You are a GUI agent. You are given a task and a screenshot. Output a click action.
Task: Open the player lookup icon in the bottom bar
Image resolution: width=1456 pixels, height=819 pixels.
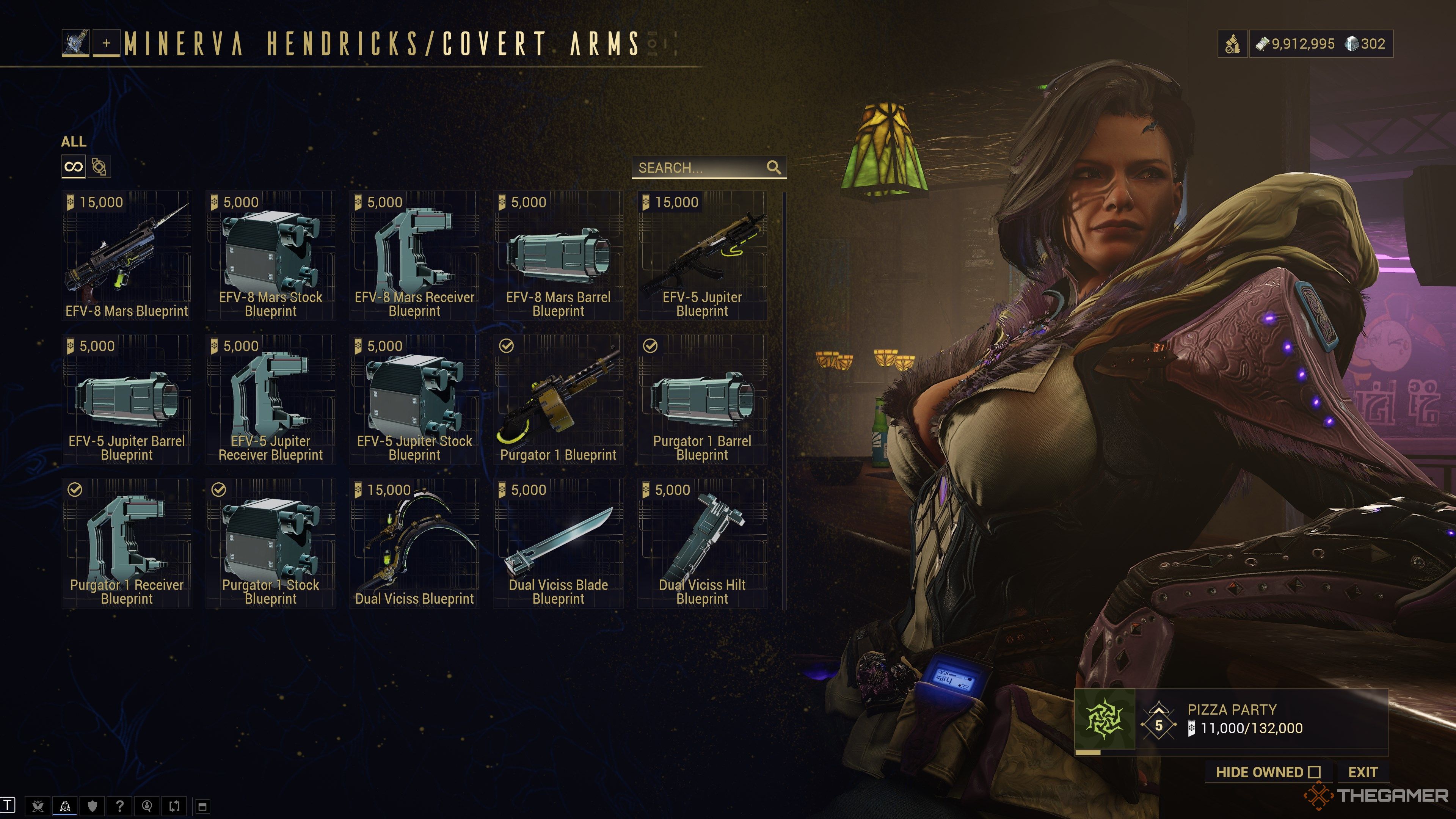pos(147,806)
